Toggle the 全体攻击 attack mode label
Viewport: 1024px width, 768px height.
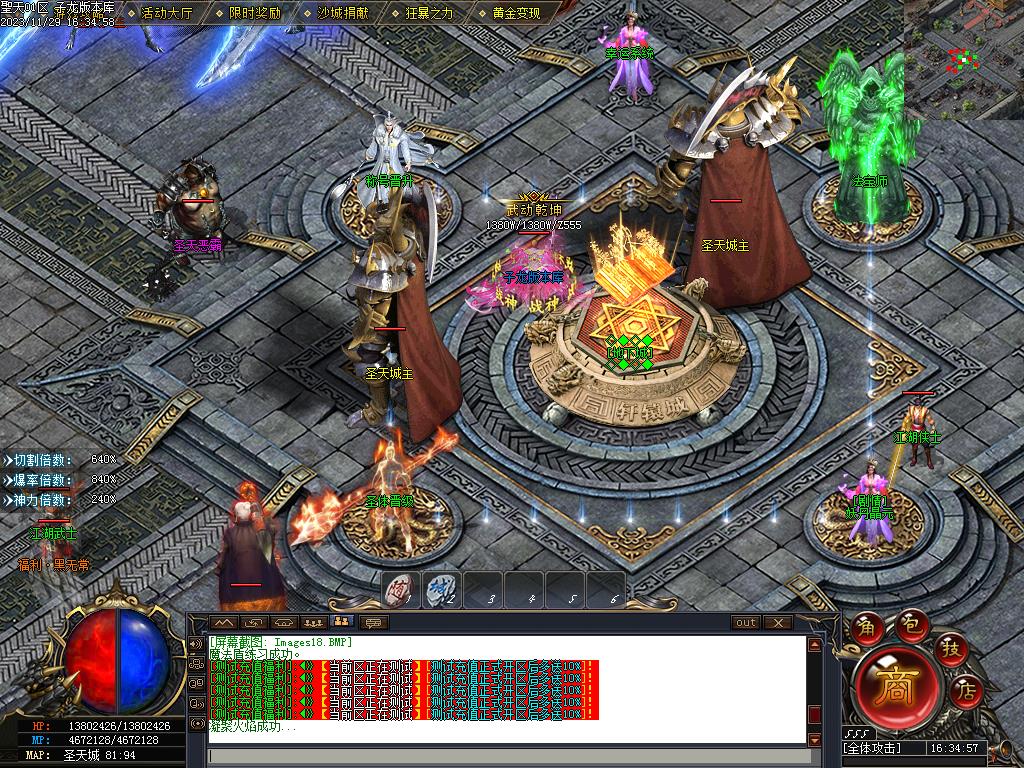click(x=872, y=748)
